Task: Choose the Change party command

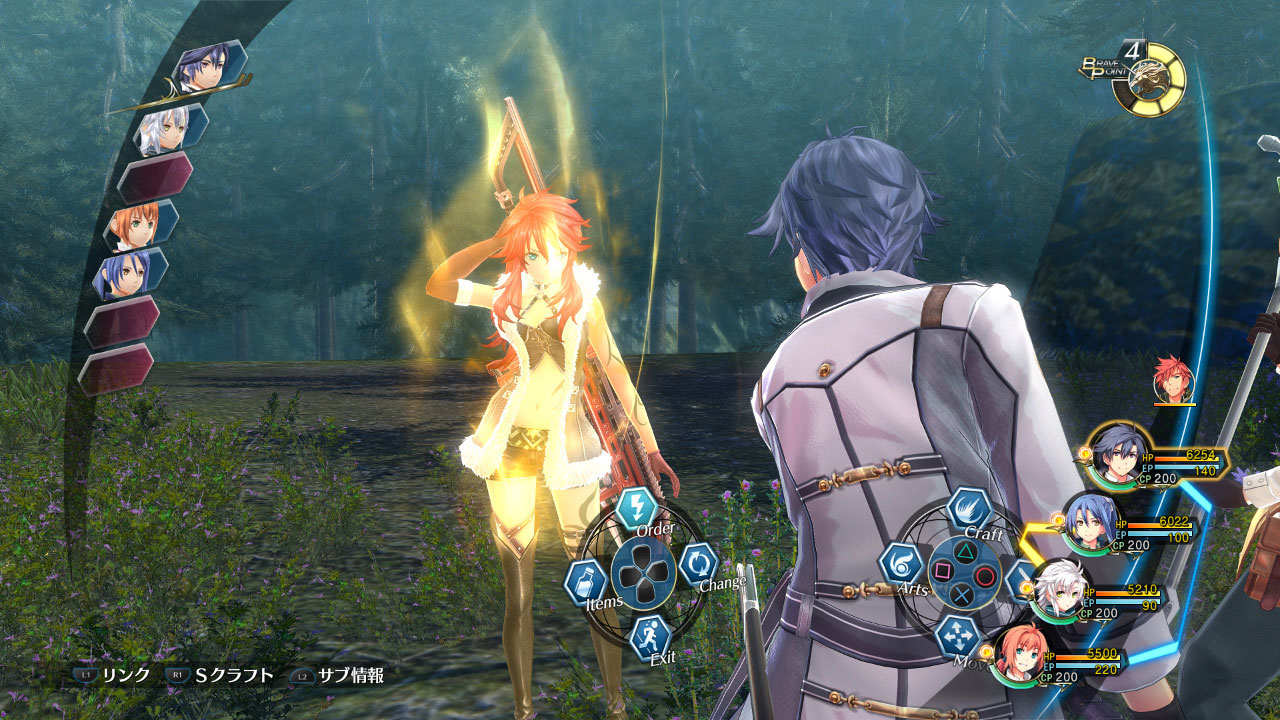Action: point(698,564)
